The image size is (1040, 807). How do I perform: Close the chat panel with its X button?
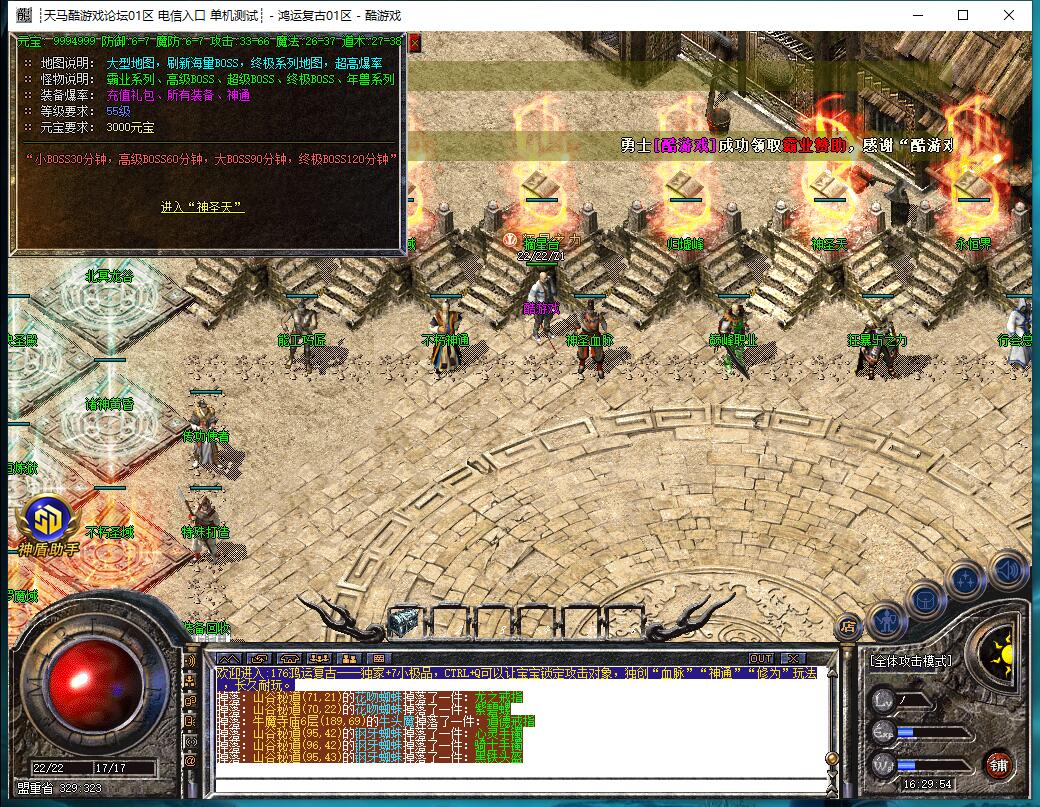[x=793, y=658]
